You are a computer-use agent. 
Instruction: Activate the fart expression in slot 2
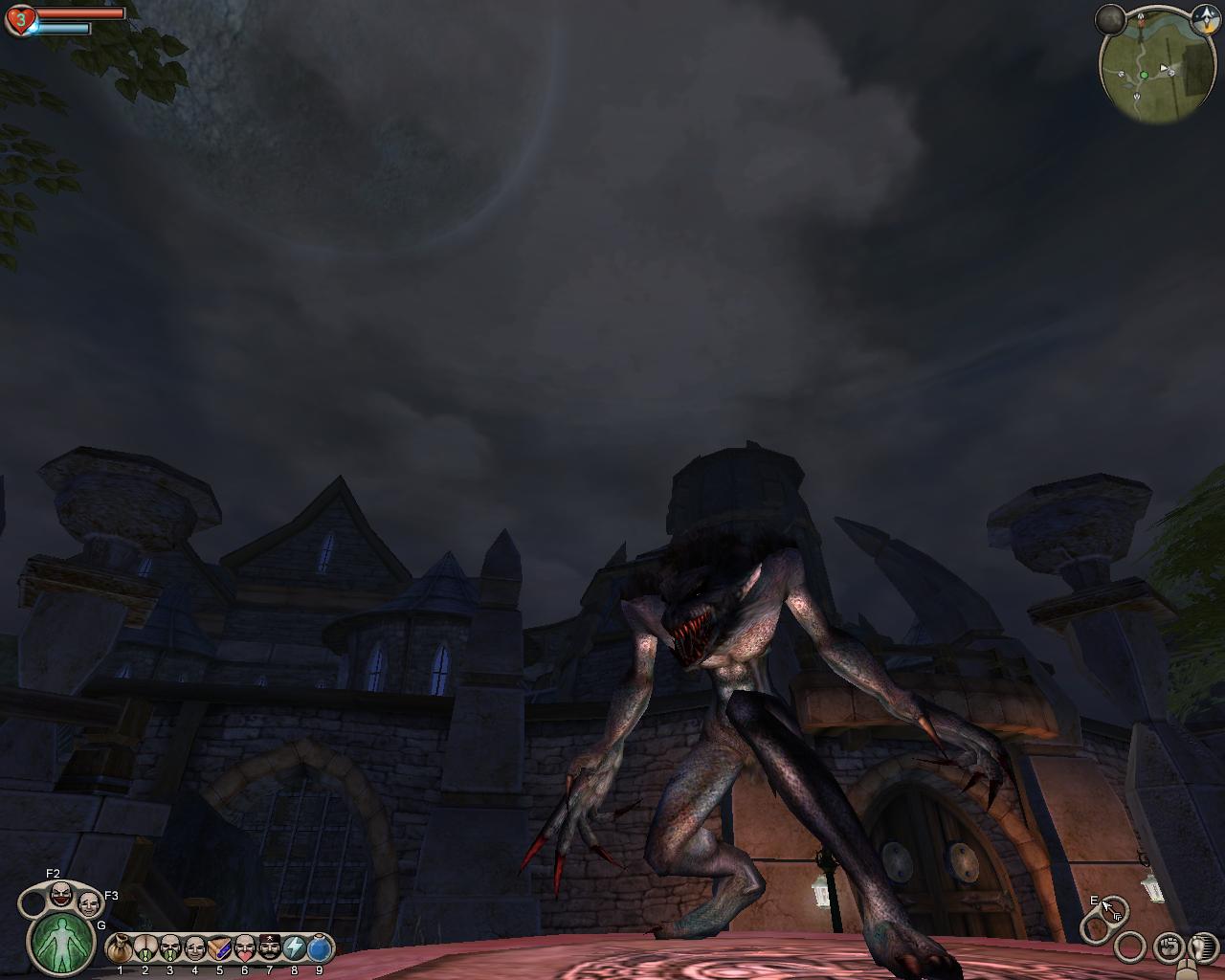click(x=145, y=948)
